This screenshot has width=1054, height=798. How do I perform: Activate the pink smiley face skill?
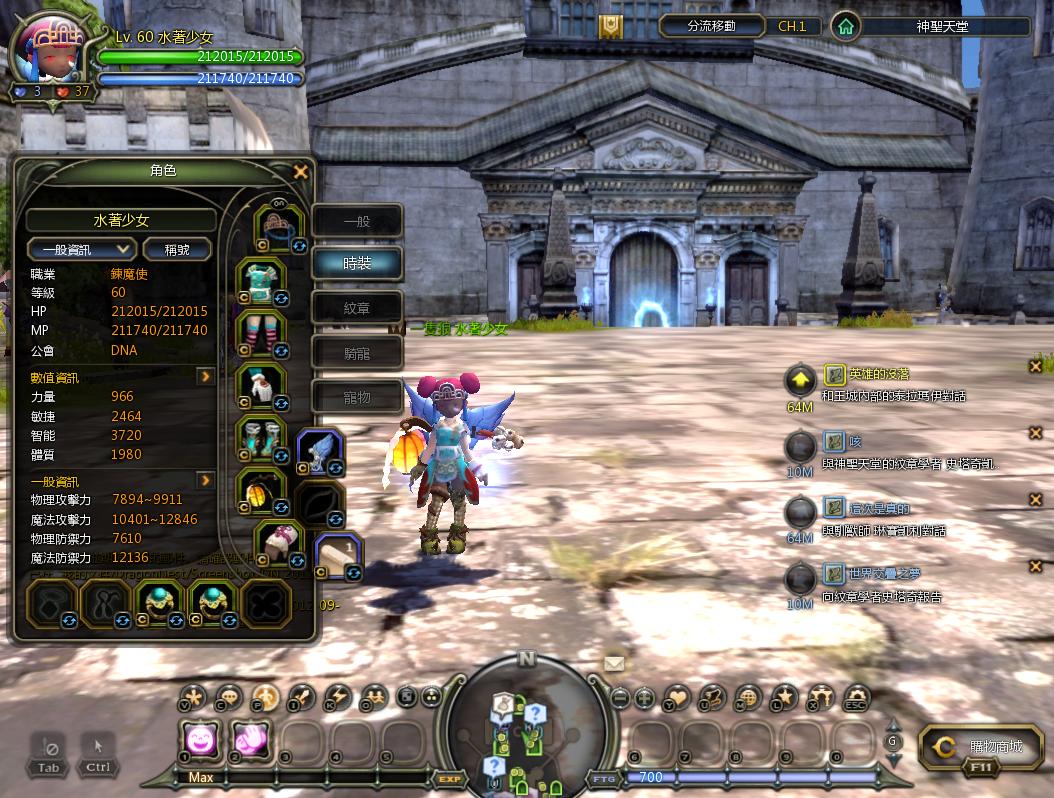(x=201, y=740)
